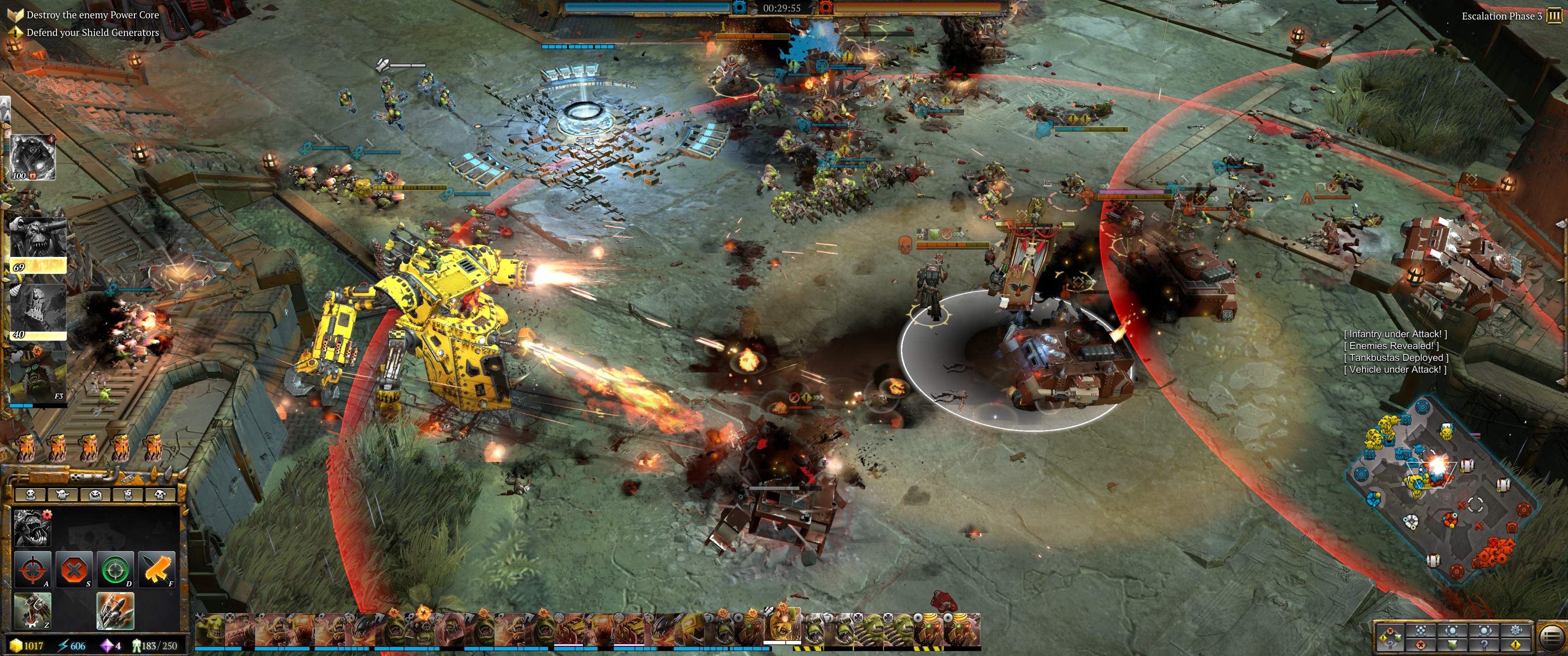The height and width of the screenshot is (656, 1568).
Task: Activate the green target command button
Action: pos(115,569)
